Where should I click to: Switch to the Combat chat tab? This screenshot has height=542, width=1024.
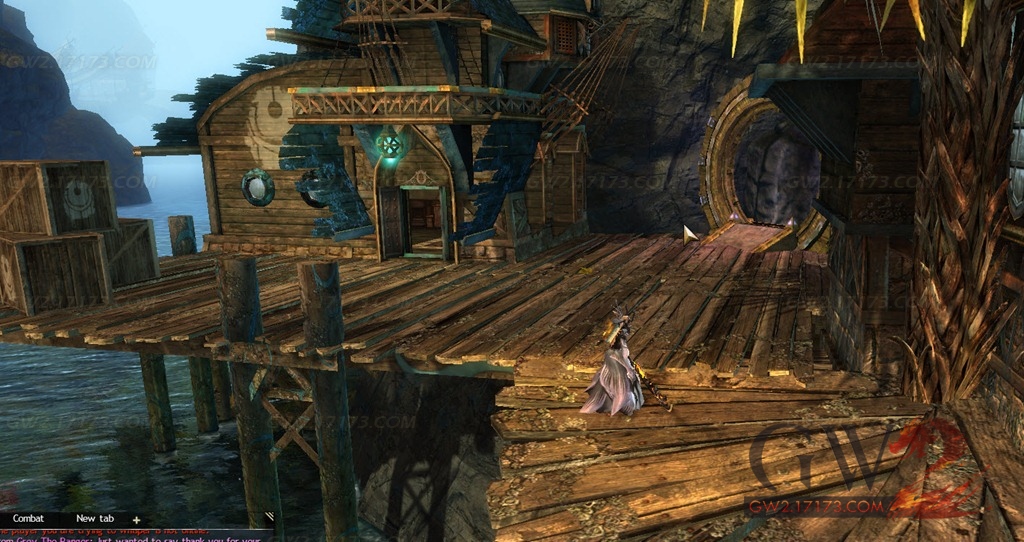coord(27,519)
